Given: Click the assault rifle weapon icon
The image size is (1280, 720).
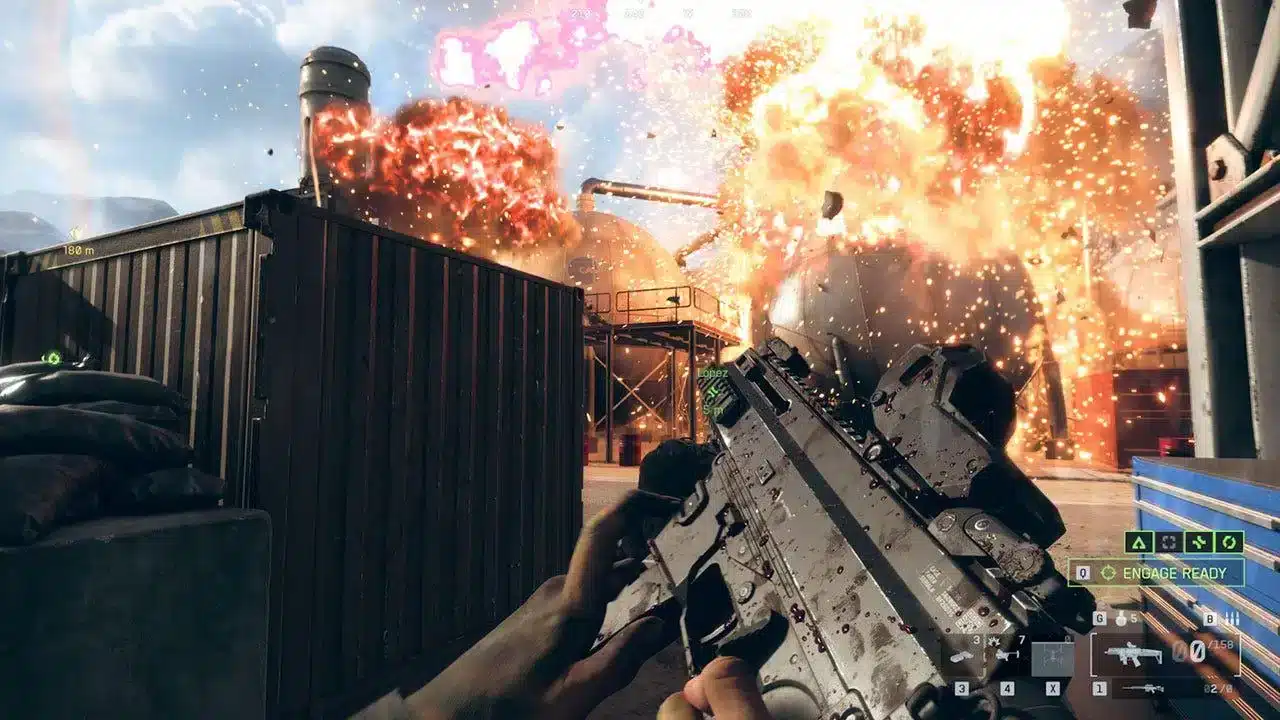Looking at the screenshot, I should pos(1134,654).
